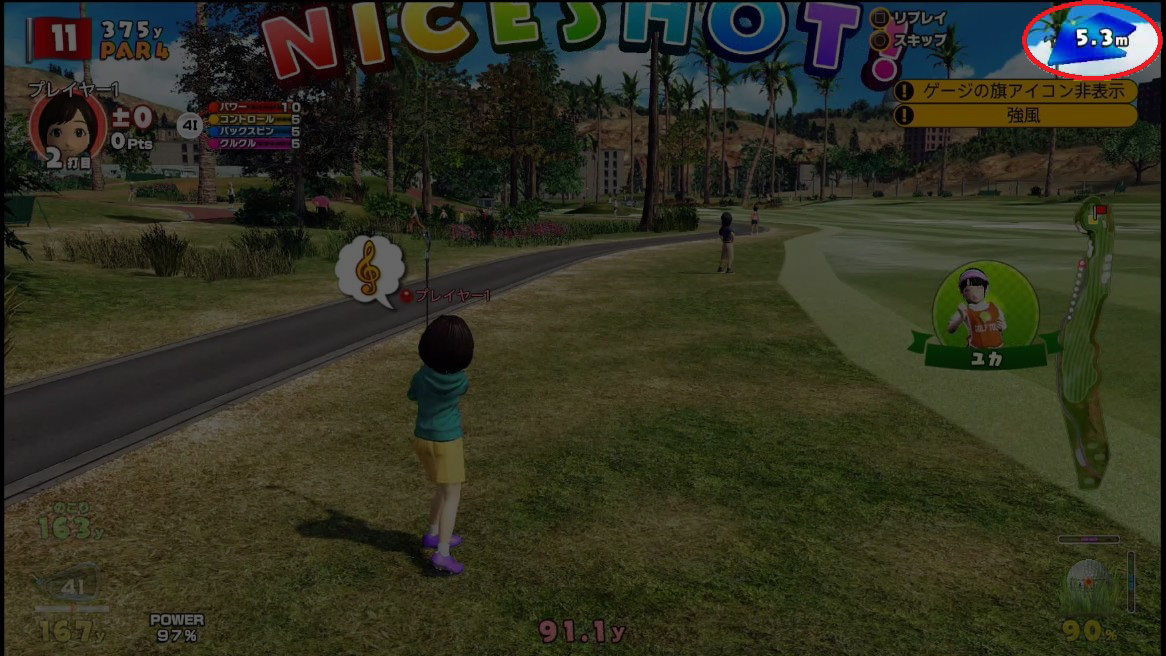Select the リプレイ replay option

click(910, 17)
